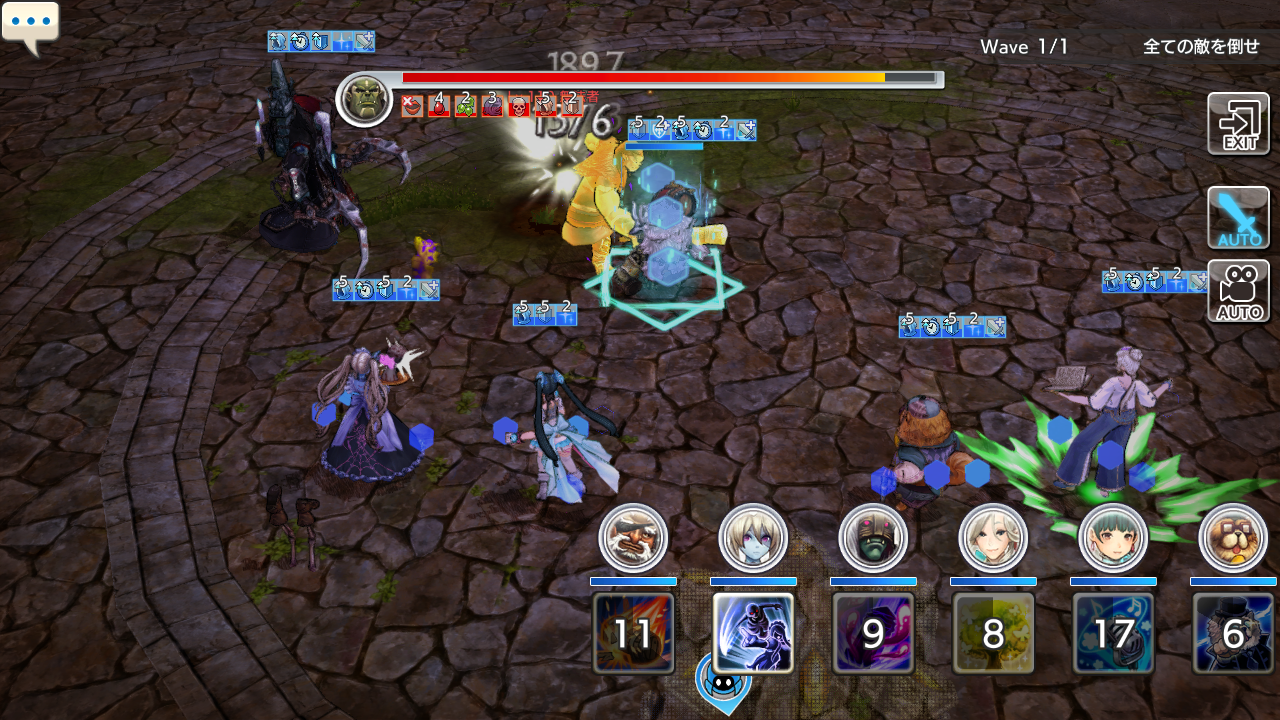Click the orc boss portrait
Image resolution: width=1280 pixels, height=720 pixels.
coord(364,99)
